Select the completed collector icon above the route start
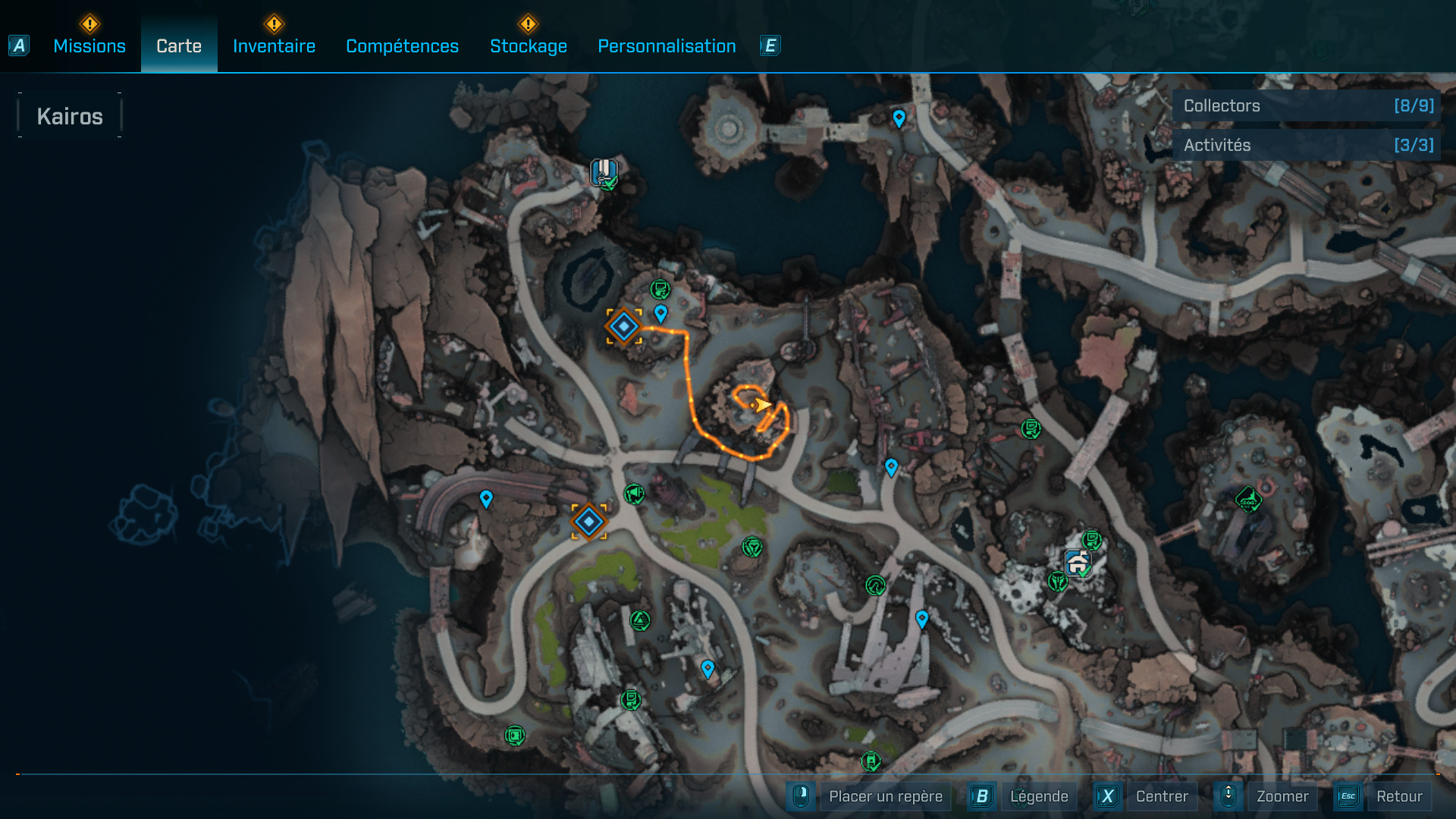The height and width of the screenshot is (819, 1456). coord(659,287)
